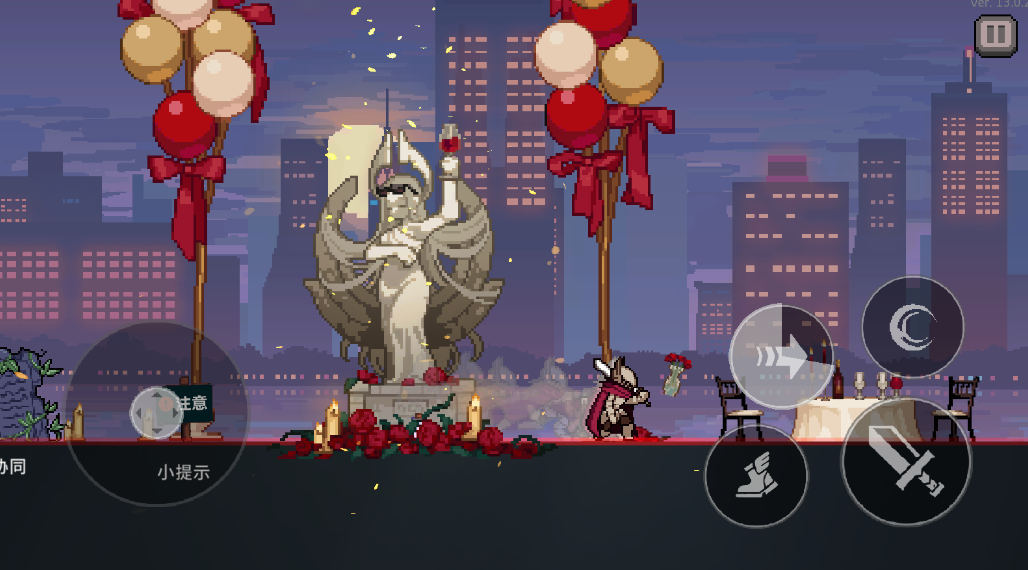1028x570 pixels.
Task: Use the winged boot jump button
Action: [755, 475]
